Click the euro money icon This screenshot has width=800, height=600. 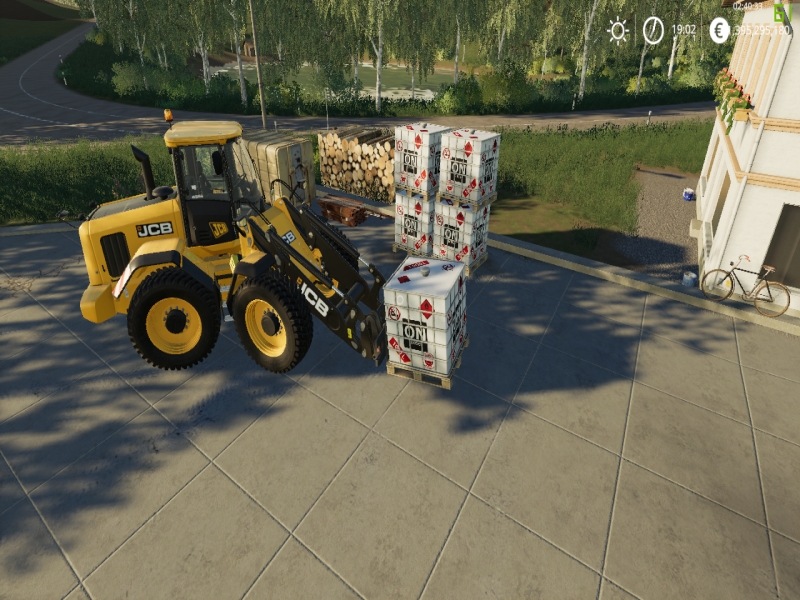point(719,30)
